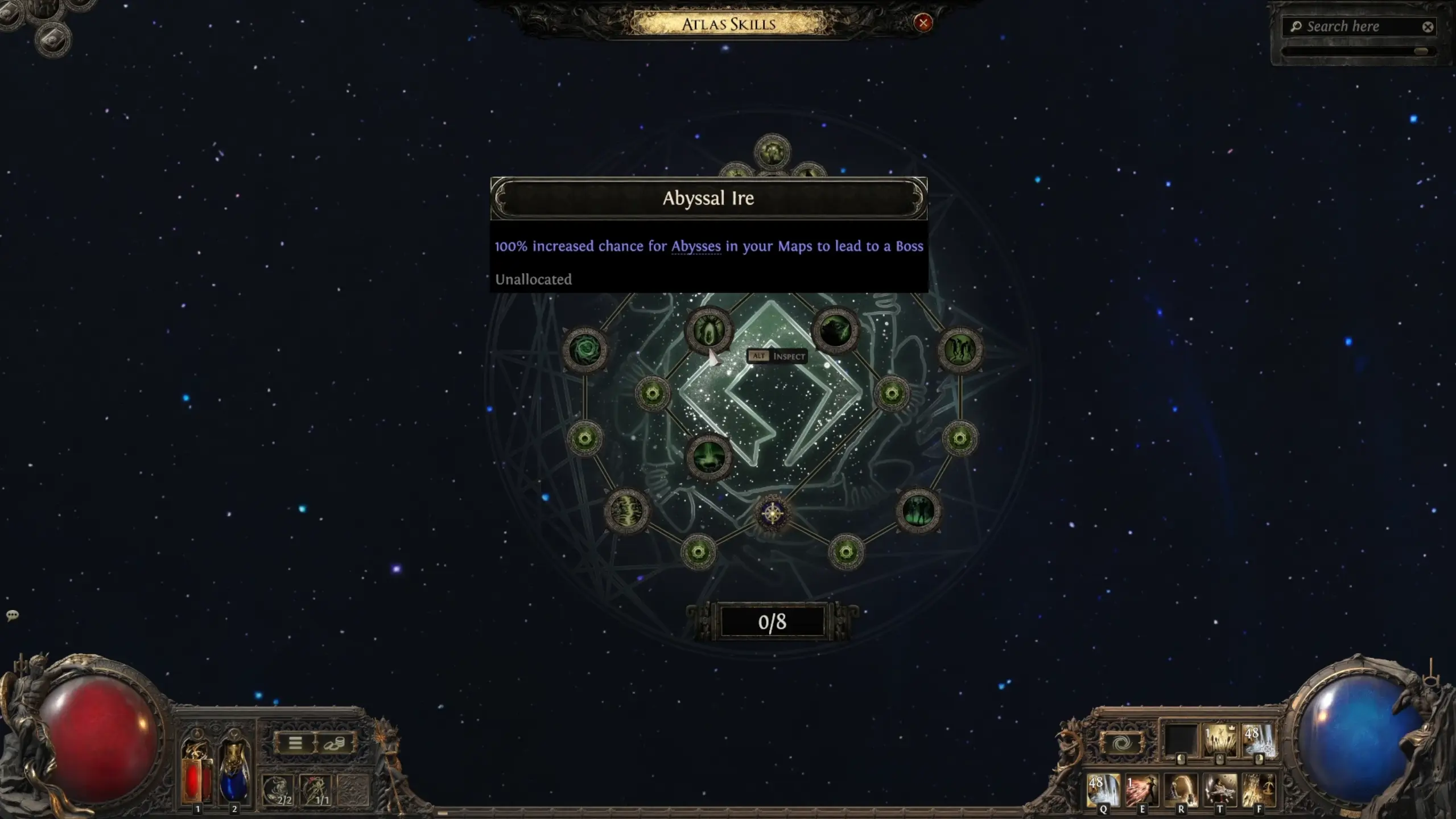Click the swirl portal button

click(x=1121, y=743)
